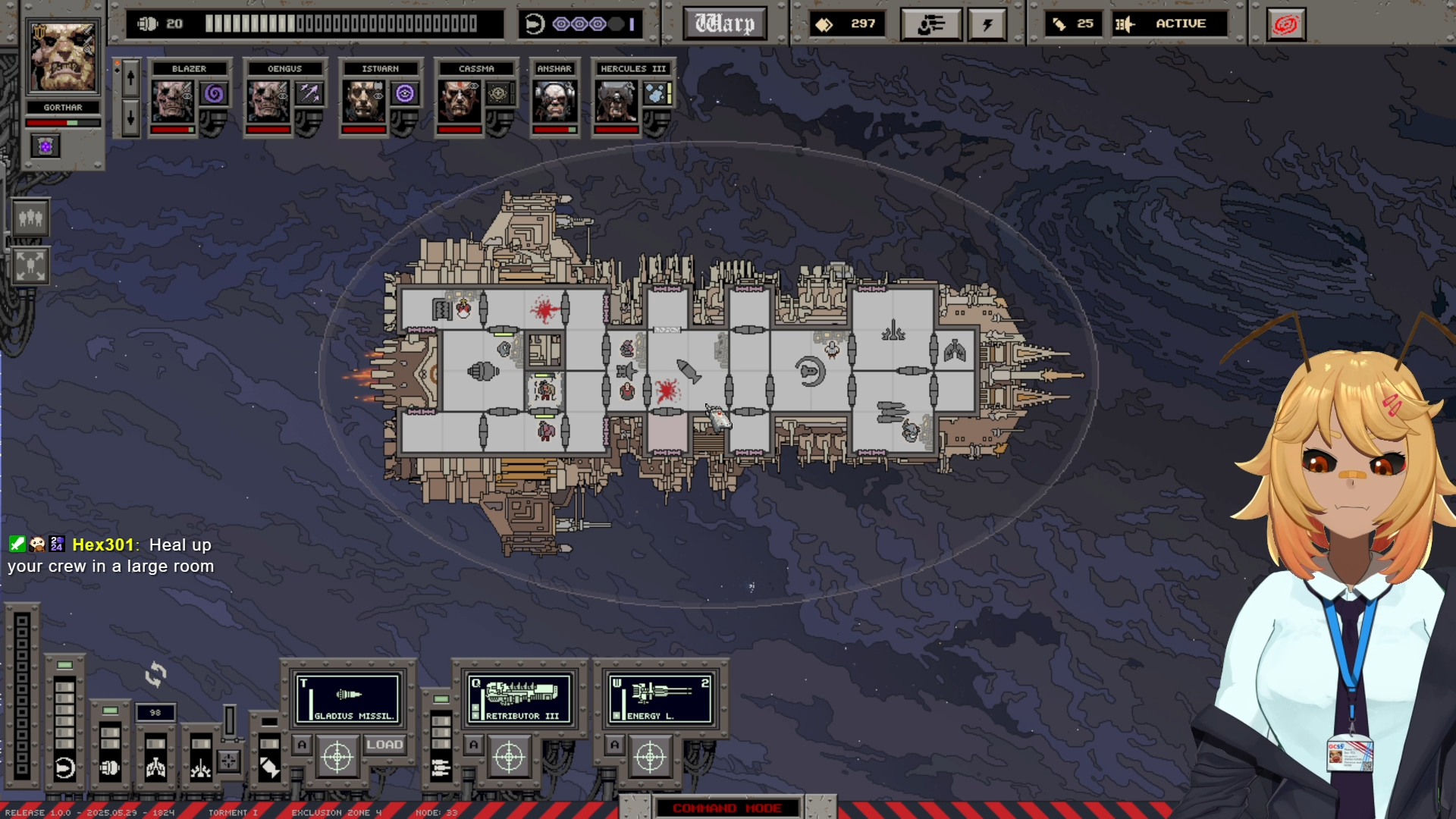Toggle autofire A on Energy L. weapon
Viewport: 1456px width, 819px height.
[x=615, y=745]
